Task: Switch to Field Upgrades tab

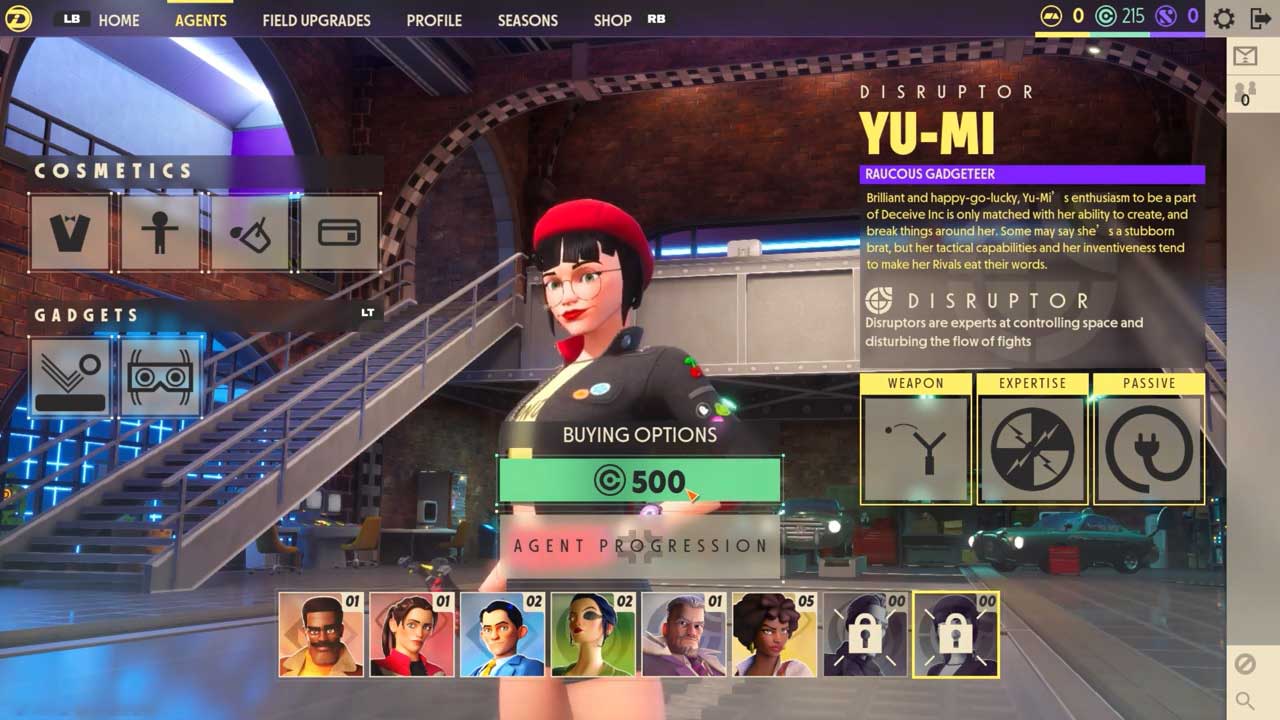Action: pyautogui.click(x=316, y=20)
